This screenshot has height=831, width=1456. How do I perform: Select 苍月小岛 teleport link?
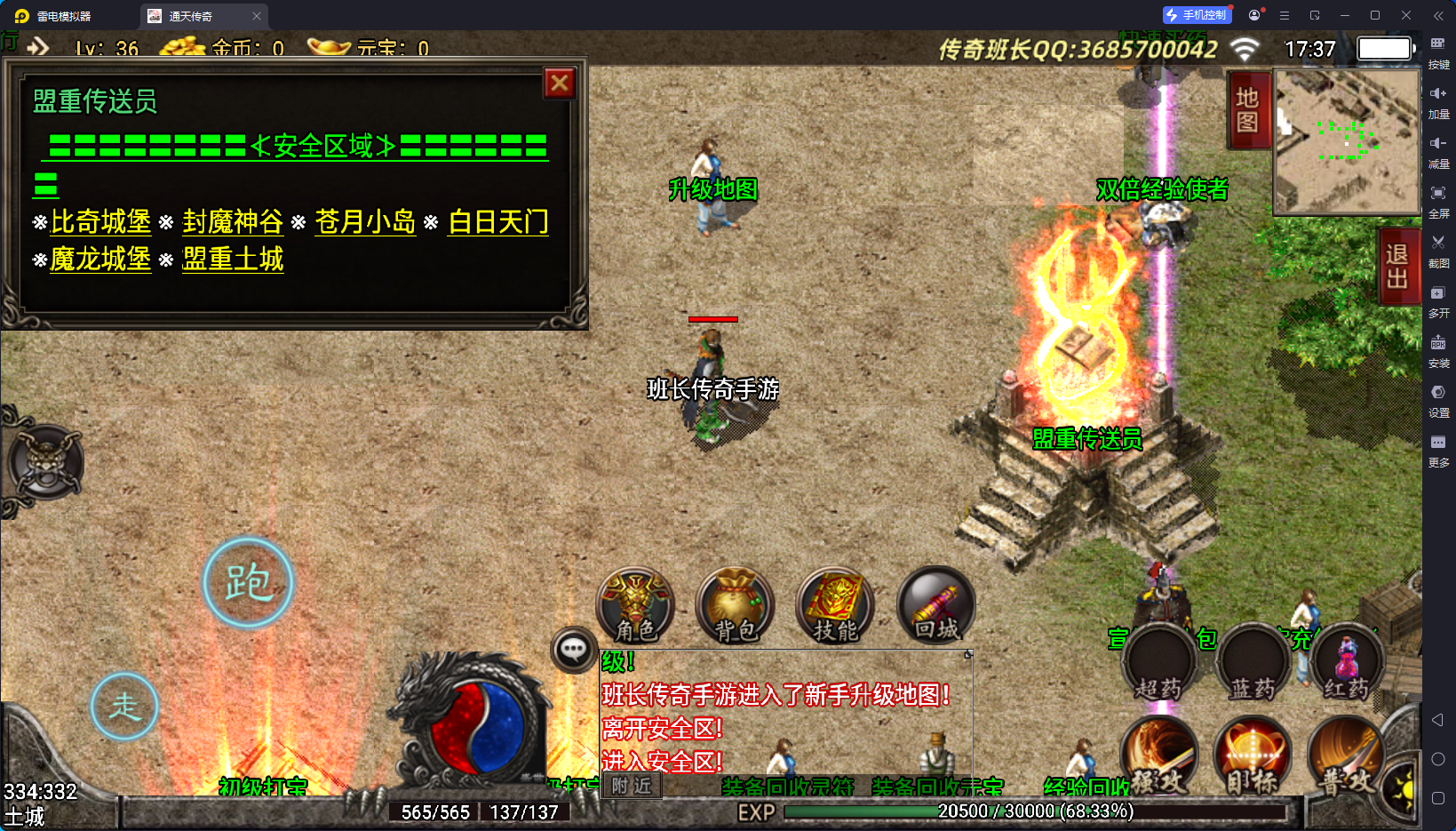365,221
